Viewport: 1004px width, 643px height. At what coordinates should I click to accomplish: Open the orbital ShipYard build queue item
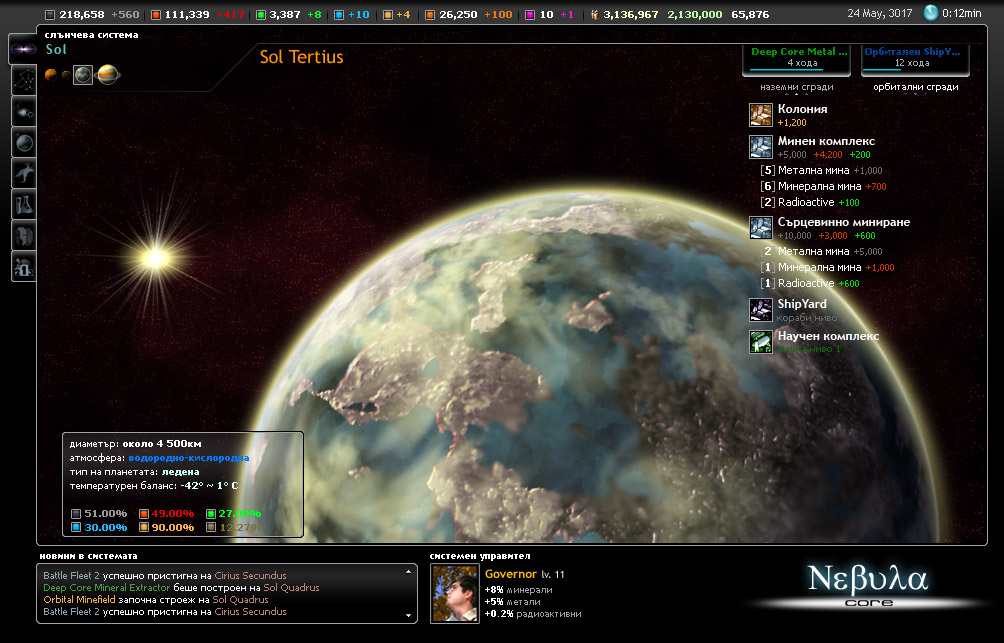[911, 57]
